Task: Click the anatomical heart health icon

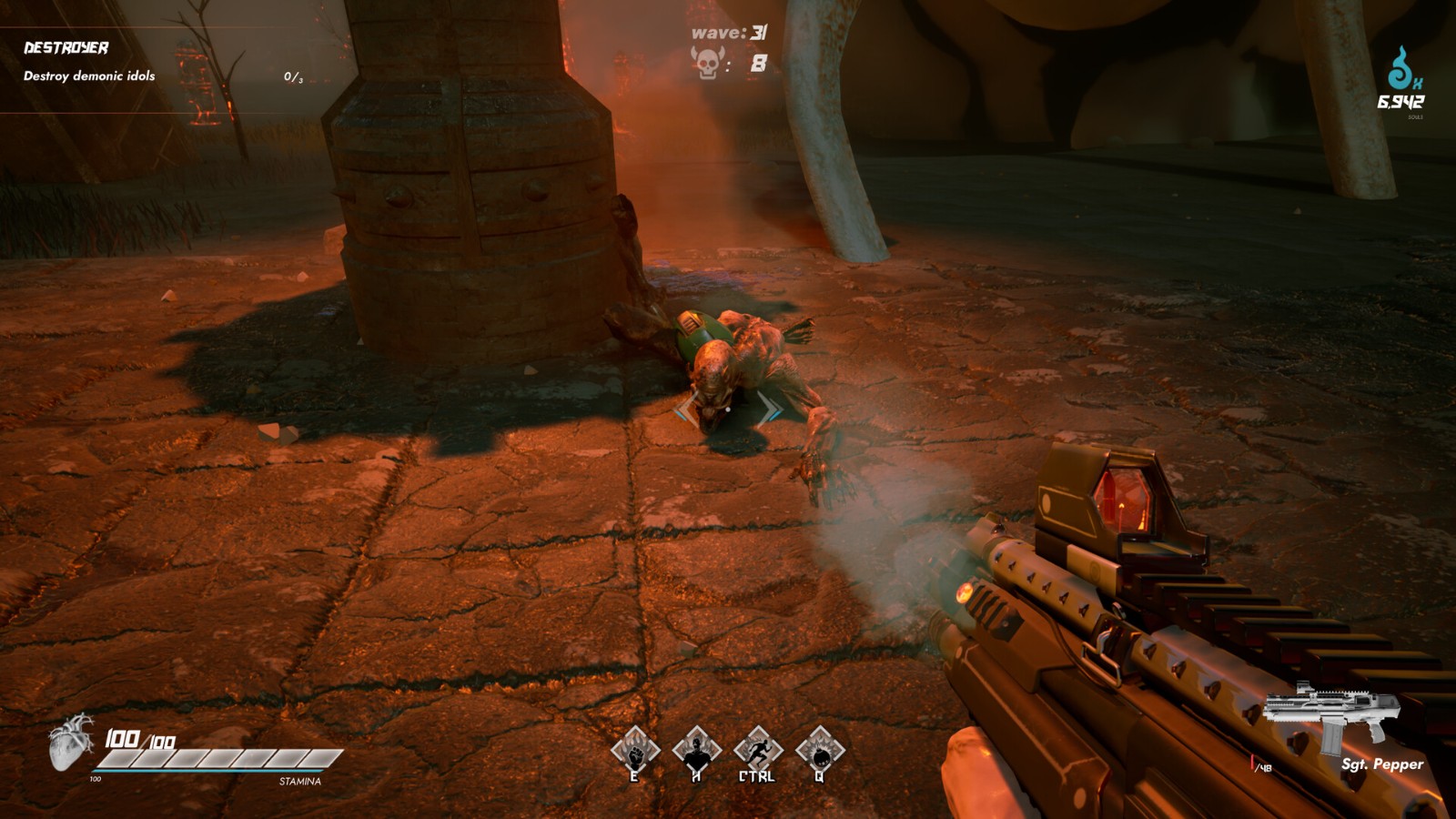Action: coord(71,742)
